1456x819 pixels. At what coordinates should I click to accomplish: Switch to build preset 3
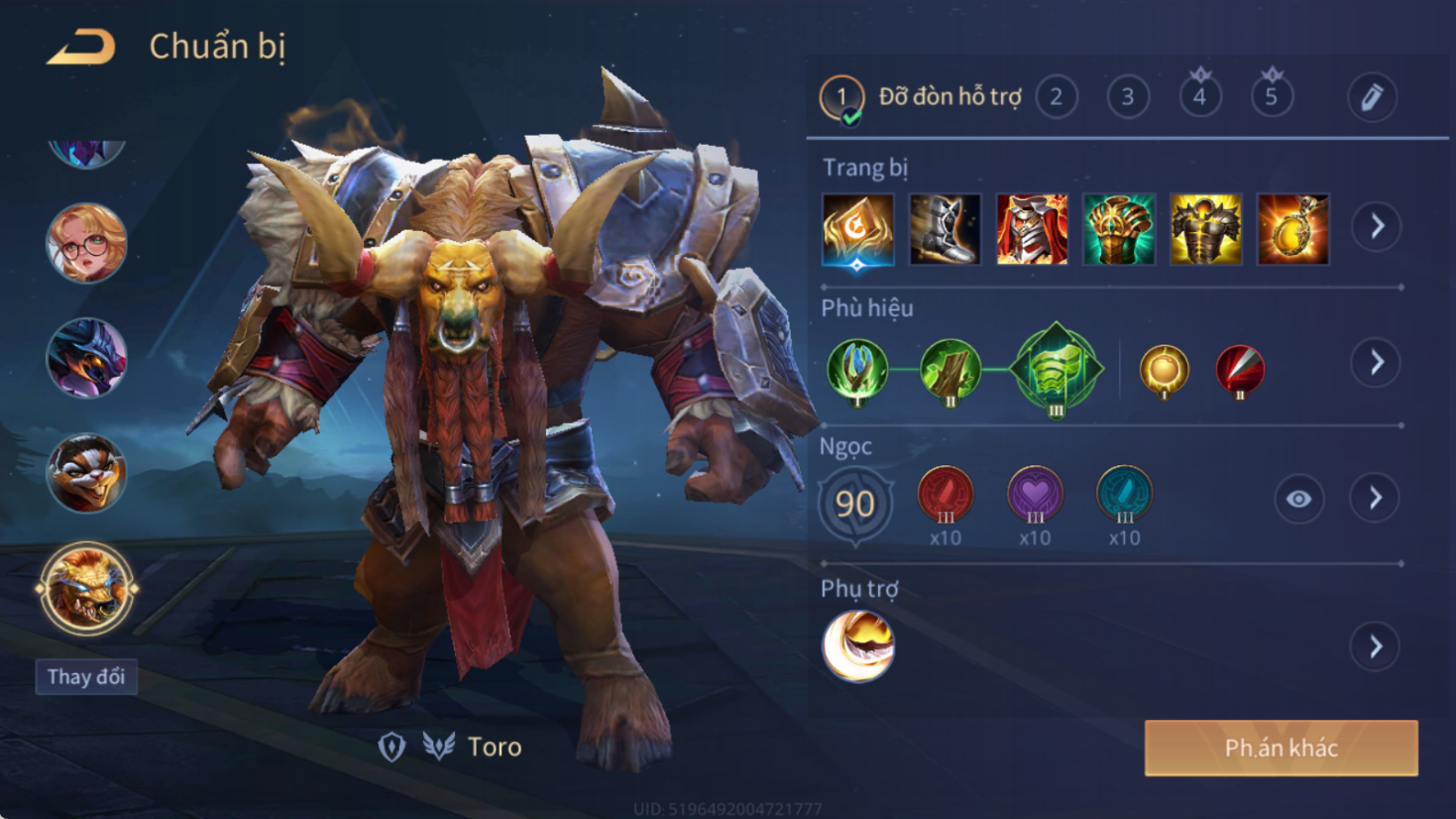[x=1128, y=97]
